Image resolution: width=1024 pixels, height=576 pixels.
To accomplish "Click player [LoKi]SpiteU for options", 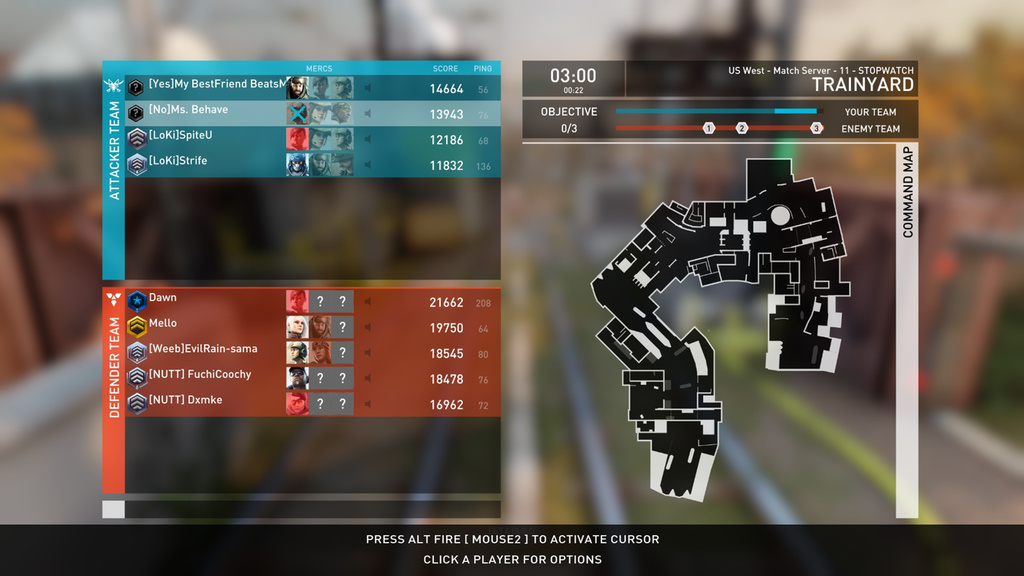I will [180, 136].
